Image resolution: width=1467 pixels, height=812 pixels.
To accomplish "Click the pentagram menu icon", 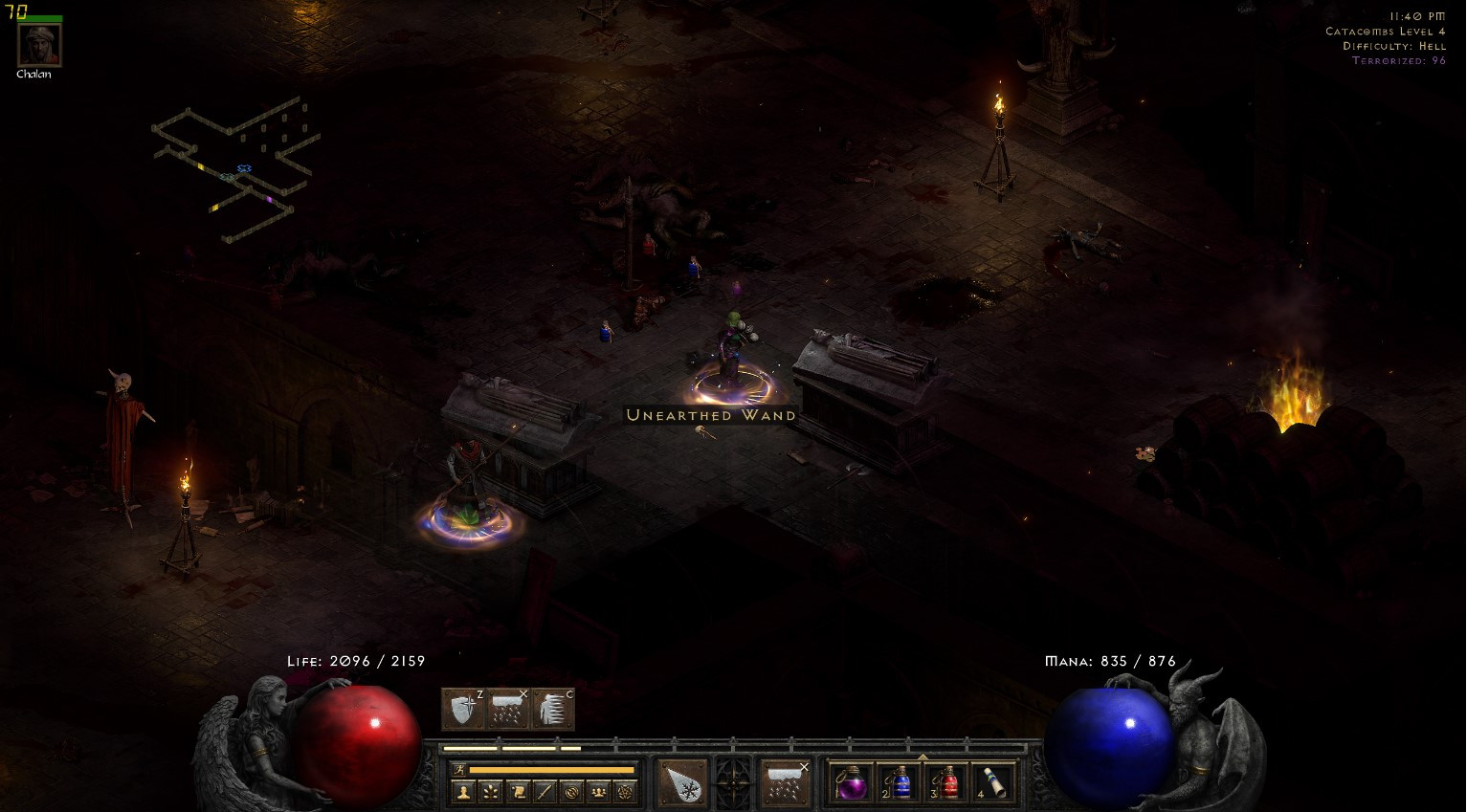I will (x=625, y=792).
